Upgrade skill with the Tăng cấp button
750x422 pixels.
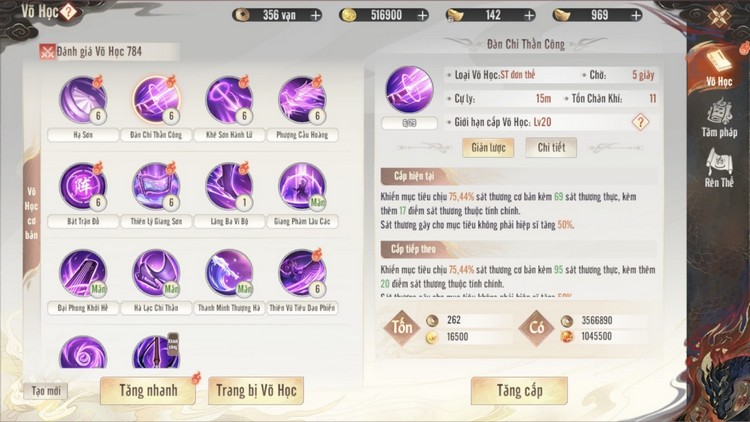[518, 390]
